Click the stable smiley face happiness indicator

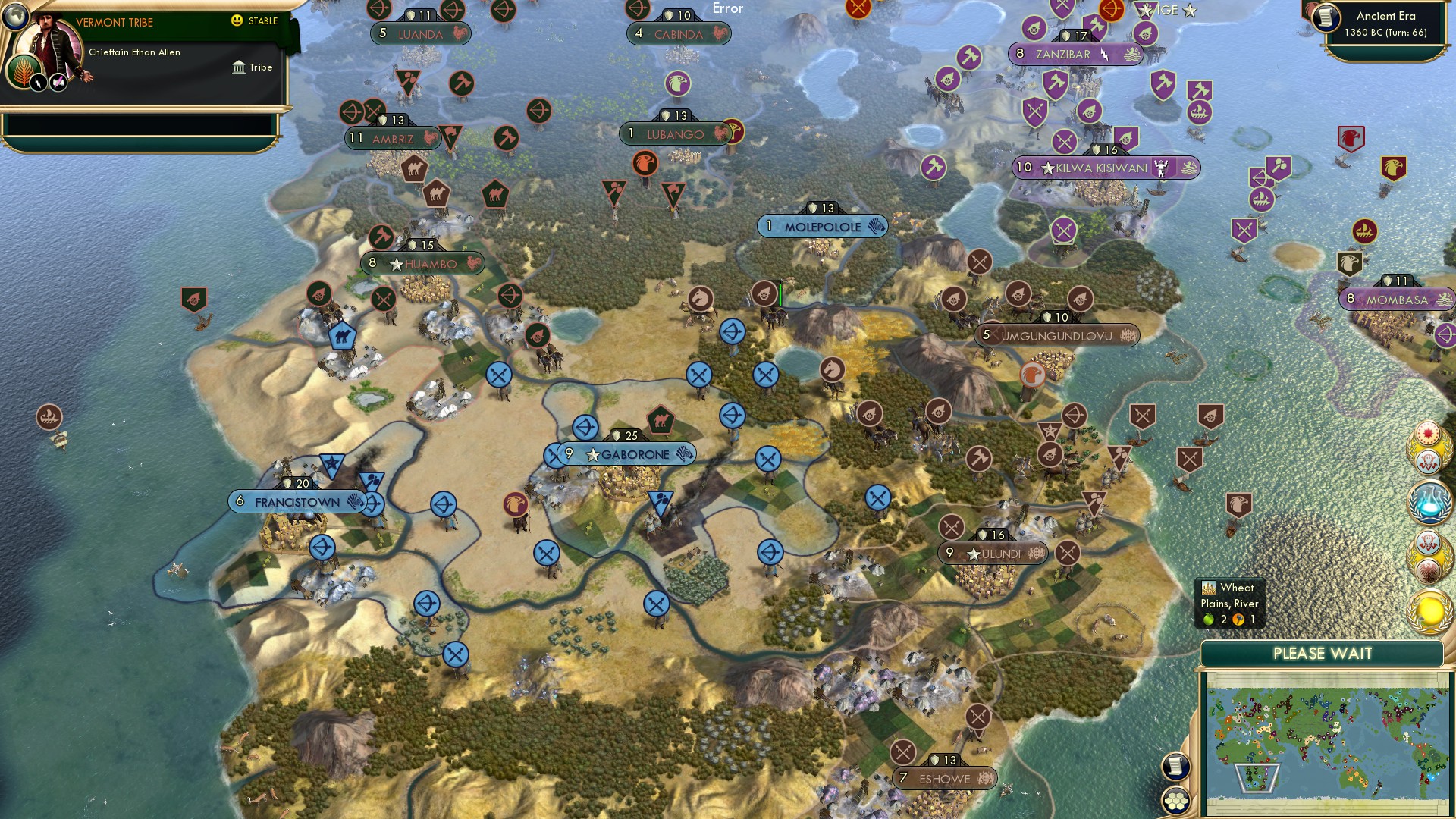(237, 22)
